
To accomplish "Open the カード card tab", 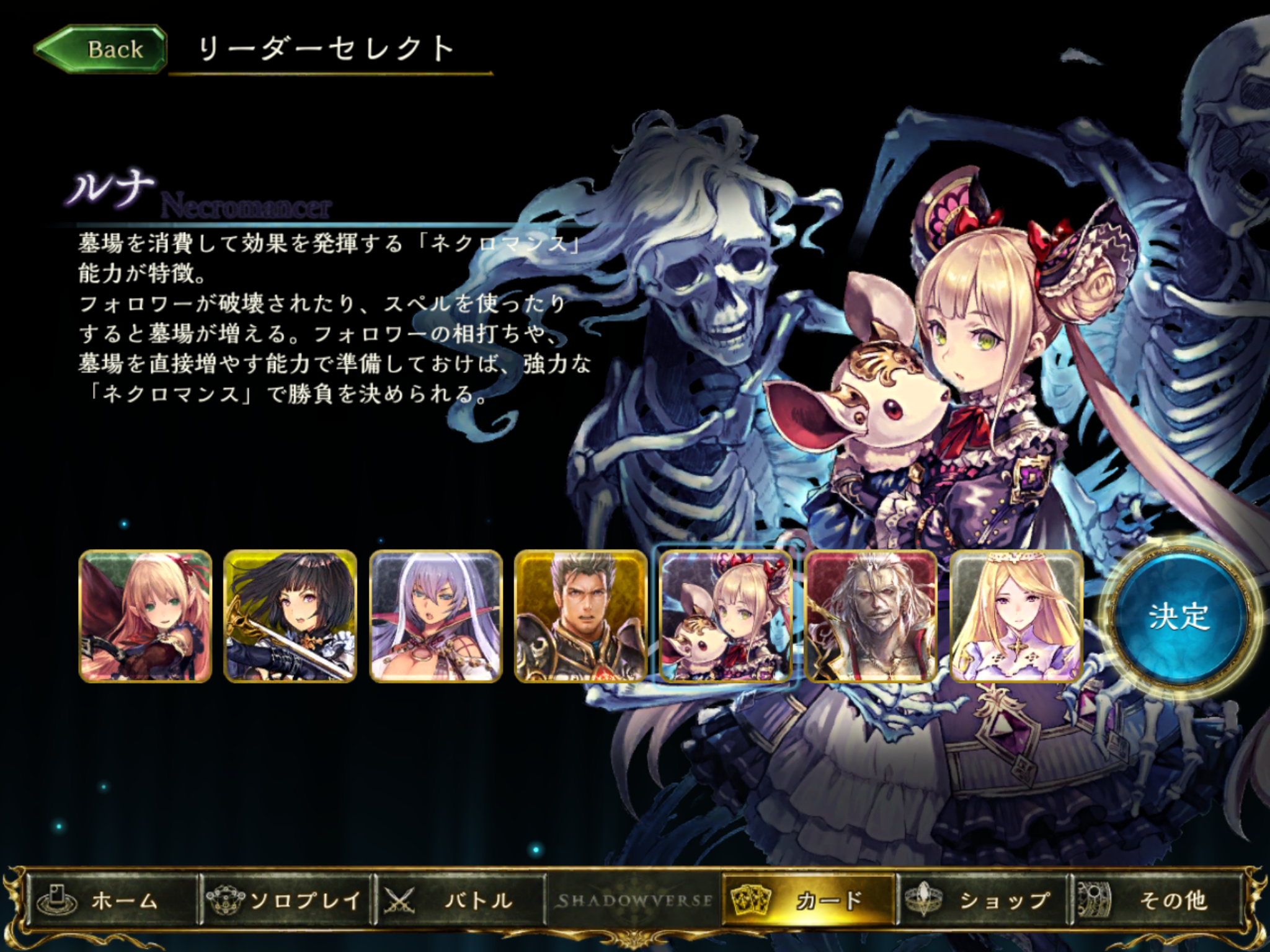I will coord(809,901).
